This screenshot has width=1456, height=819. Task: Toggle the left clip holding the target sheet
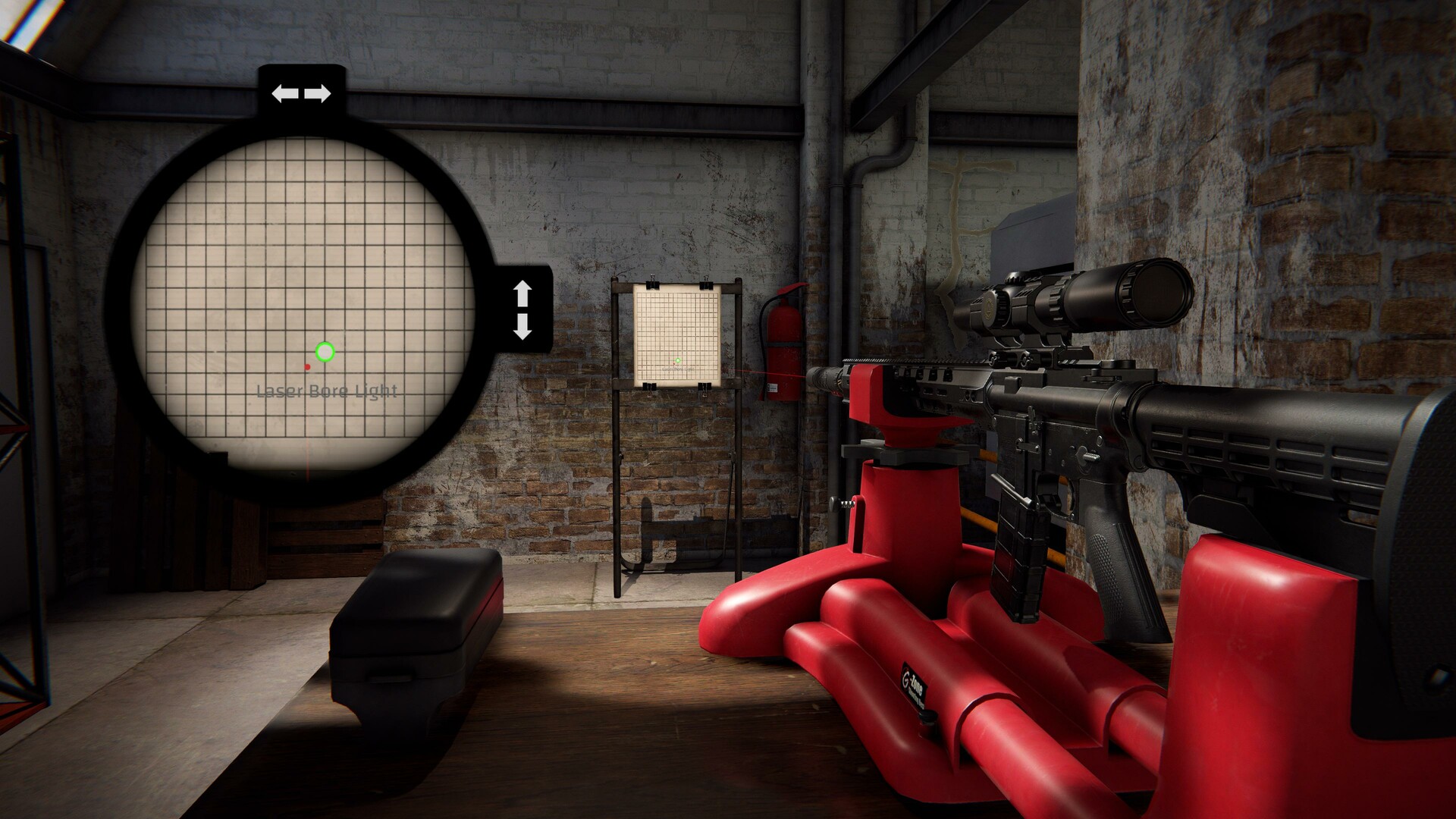click(x=652, y=286)
